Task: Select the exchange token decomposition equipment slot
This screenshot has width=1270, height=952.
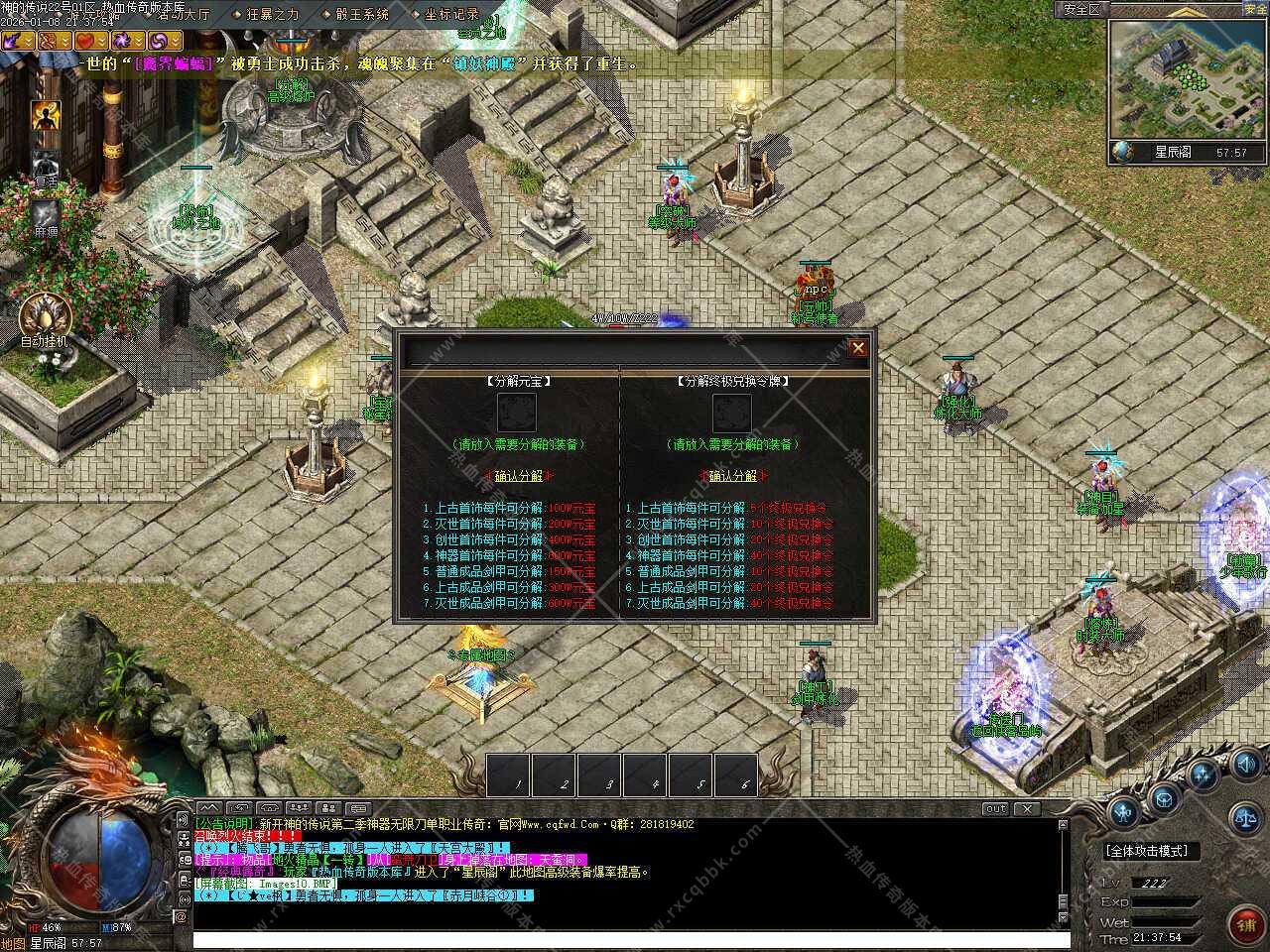Action: point(732,413)
